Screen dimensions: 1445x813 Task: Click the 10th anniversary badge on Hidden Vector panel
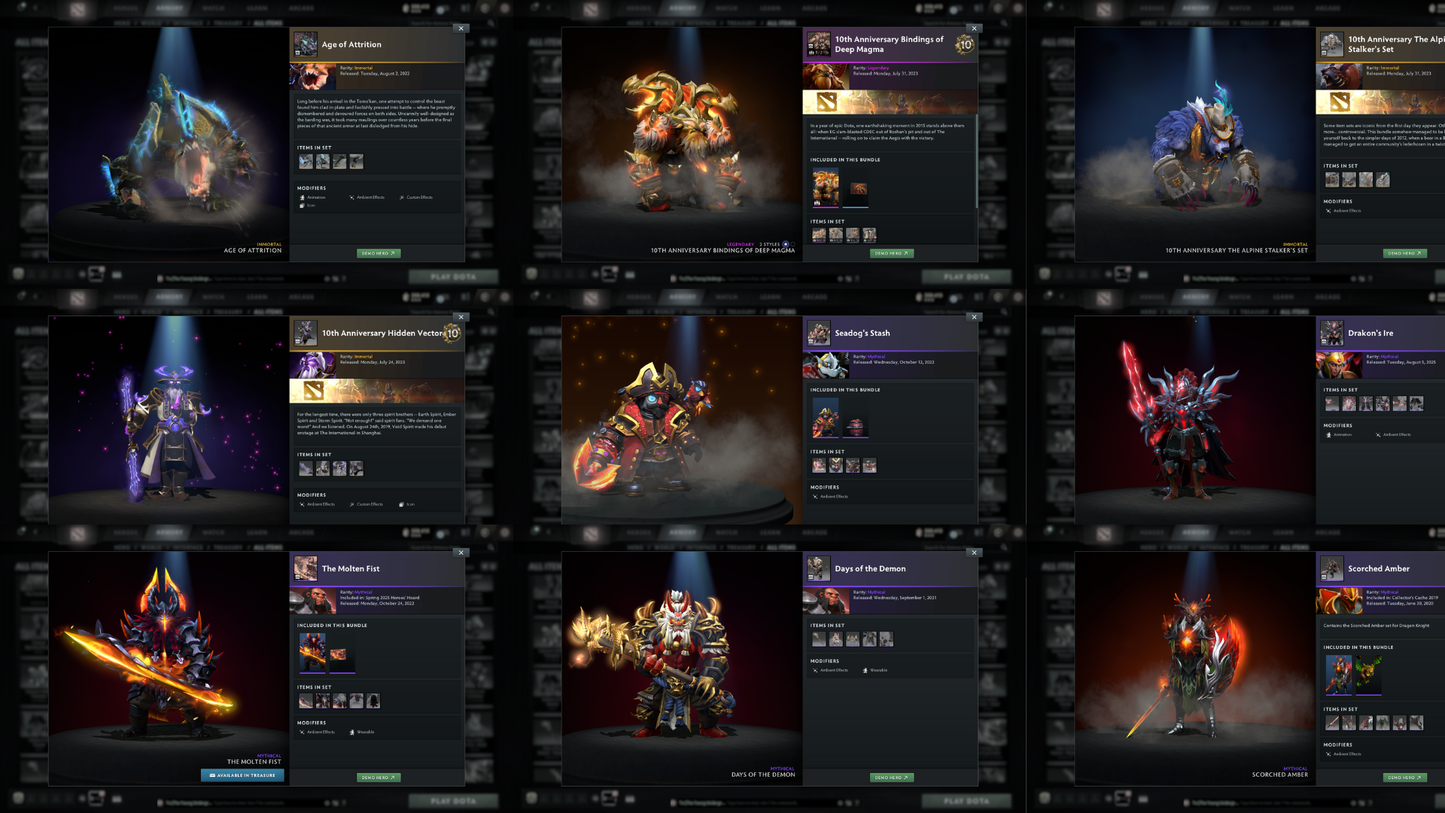pyautogui.click(x=451, y=335)
